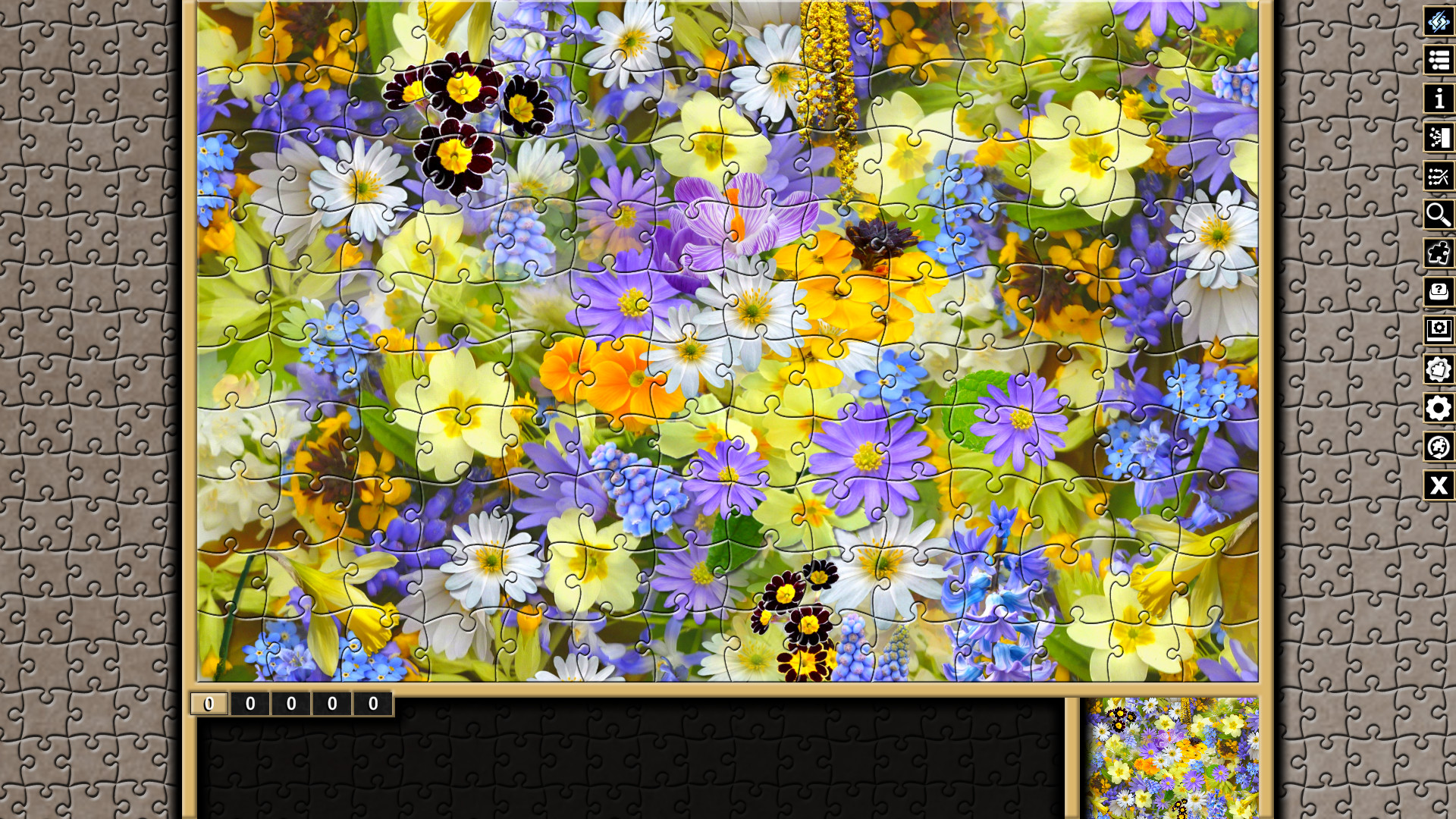Screen dimensions: 1456x819
Task: Select the magnifier zoom tool
Action: point(1439,215)
